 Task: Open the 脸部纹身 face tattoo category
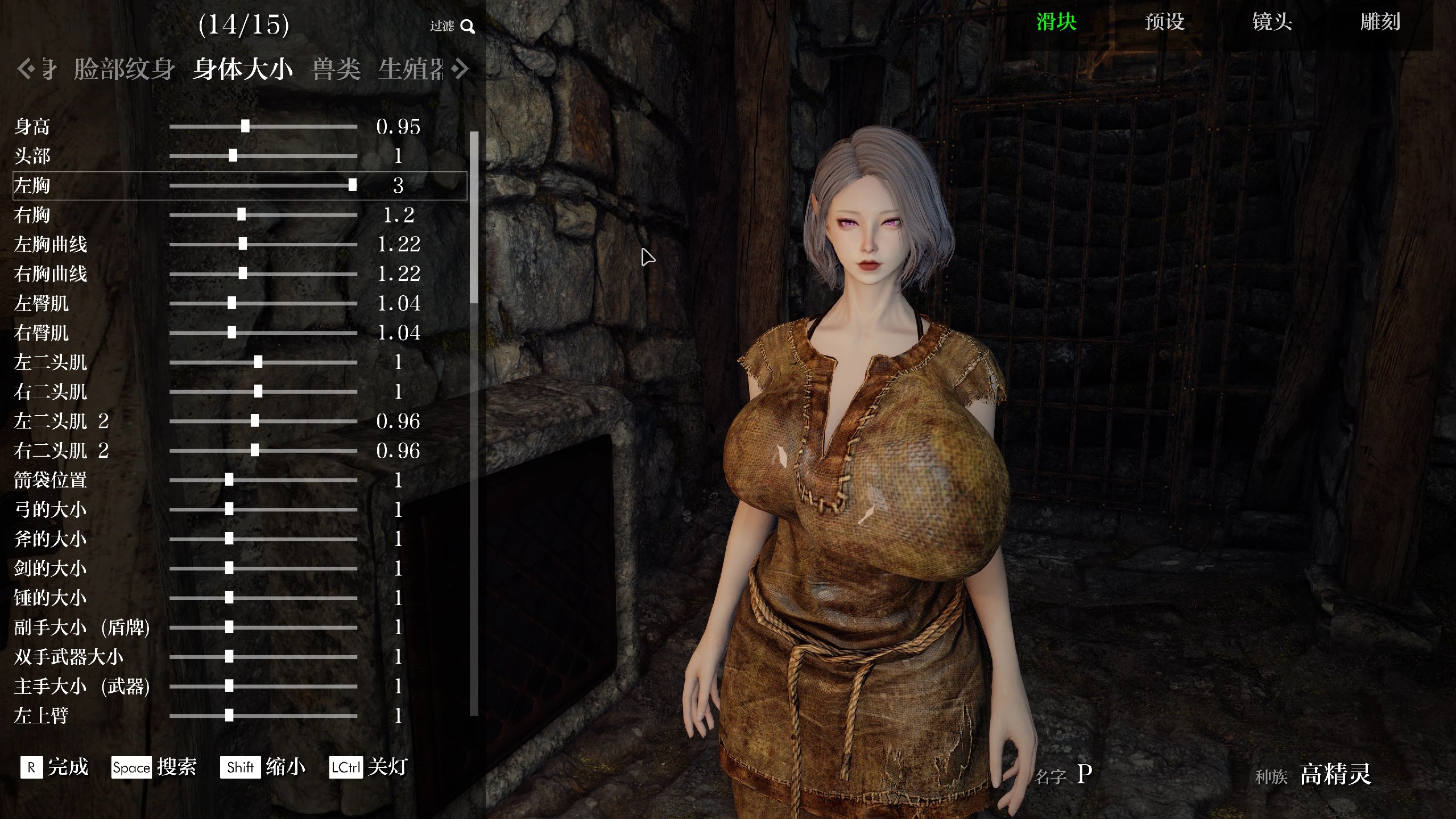[x=124, y=69]
